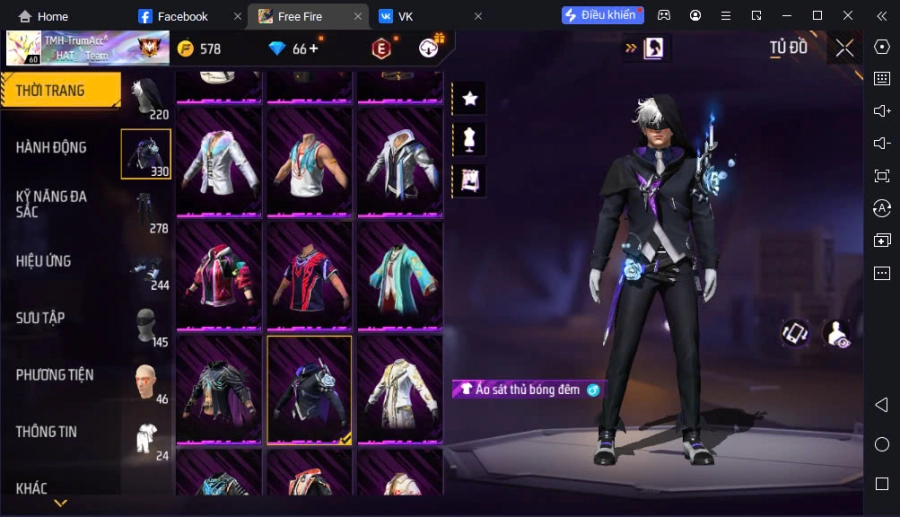900x517 pixels.
Task: Choose the red and pink hooded jacket
Action: click(x=220, y=275)
